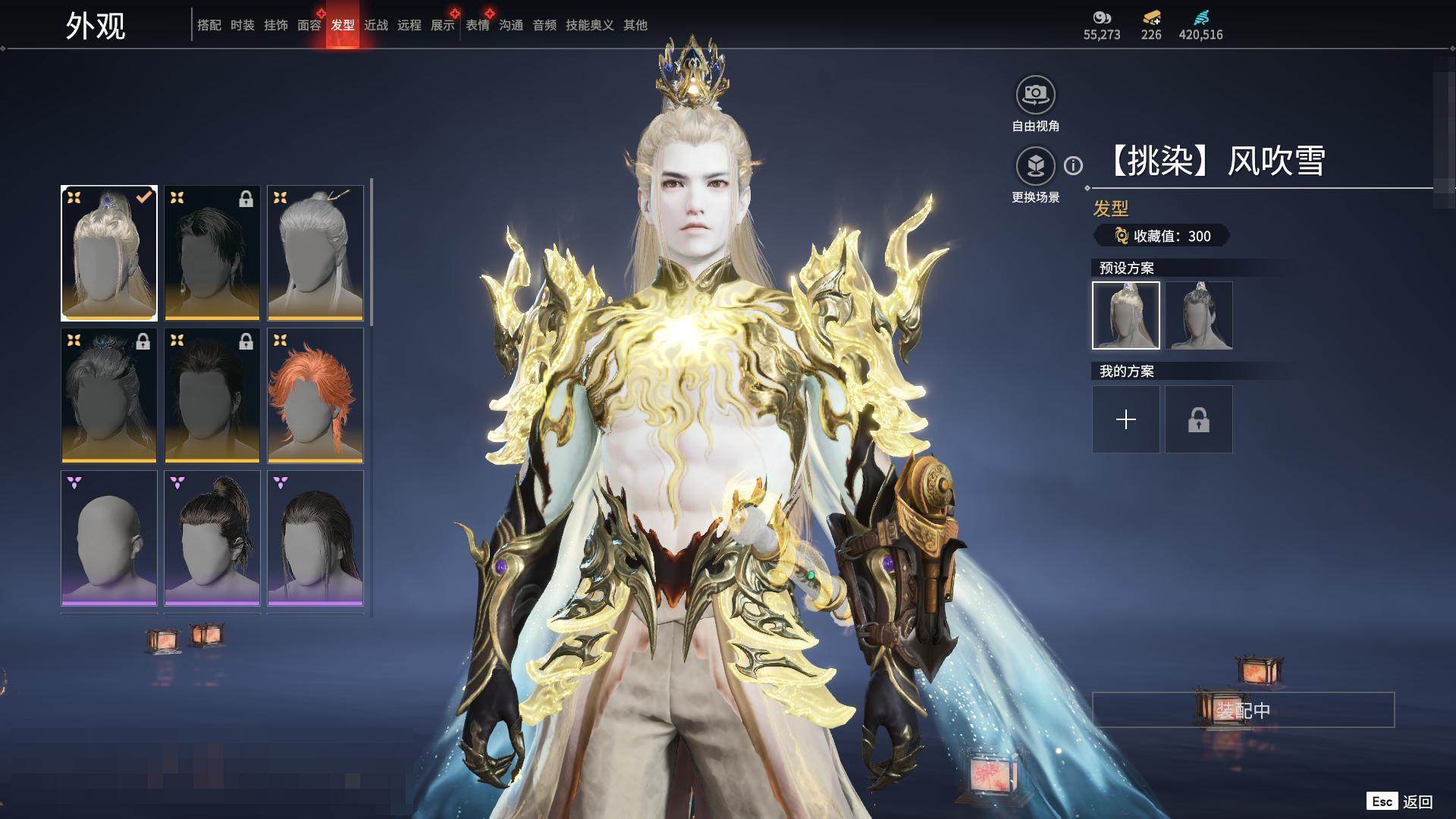Open the 技能奥义 tab
This screenshot has width=1456, height=819.
(589, 26)
